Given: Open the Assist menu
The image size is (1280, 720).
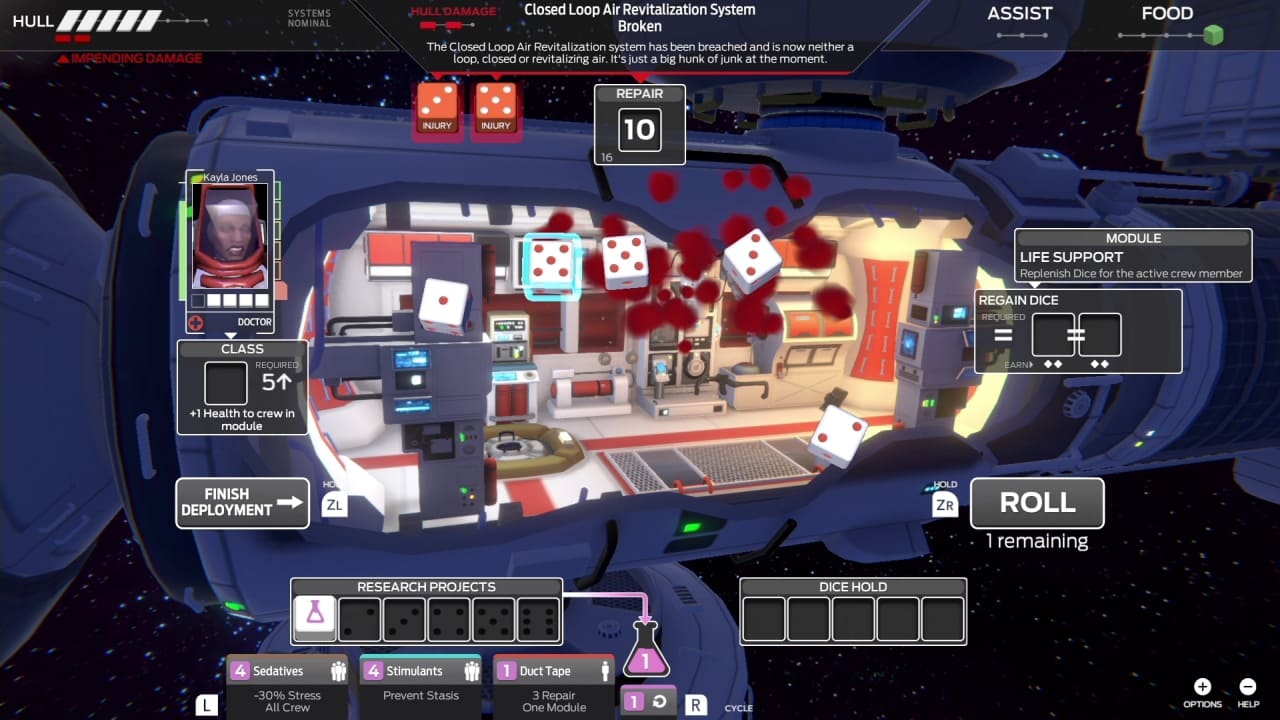Looking at the screenshot, I should pyautogui.click(x=1020, y=13).
